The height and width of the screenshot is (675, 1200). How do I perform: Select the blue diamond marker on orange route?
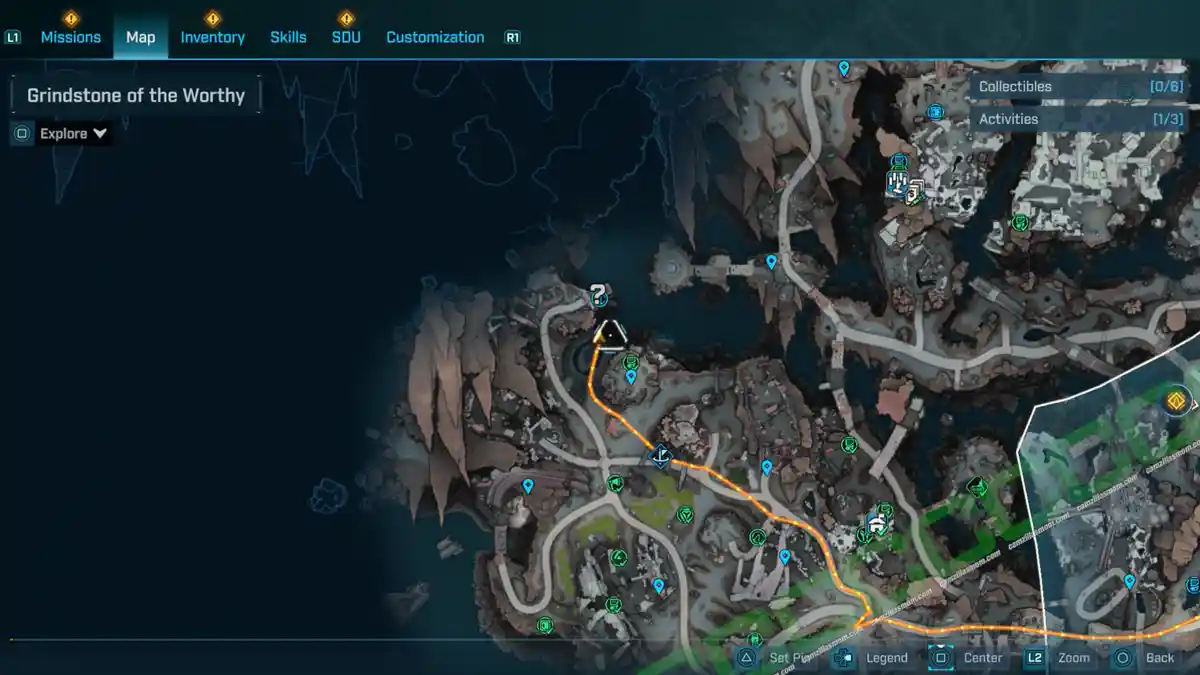660,457
